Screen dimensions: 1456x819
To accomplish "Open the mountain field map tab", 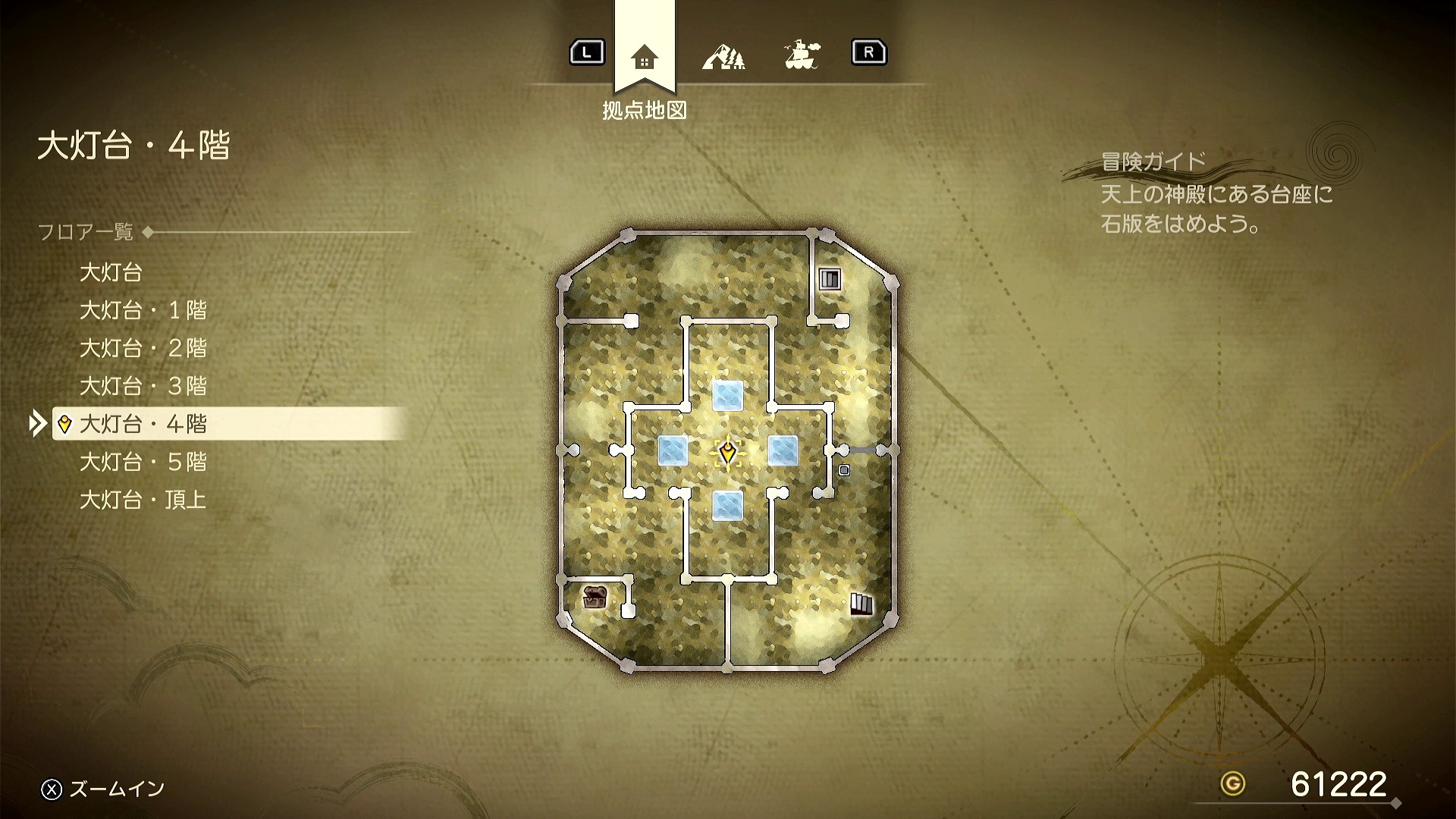I will tap(723, 56).
